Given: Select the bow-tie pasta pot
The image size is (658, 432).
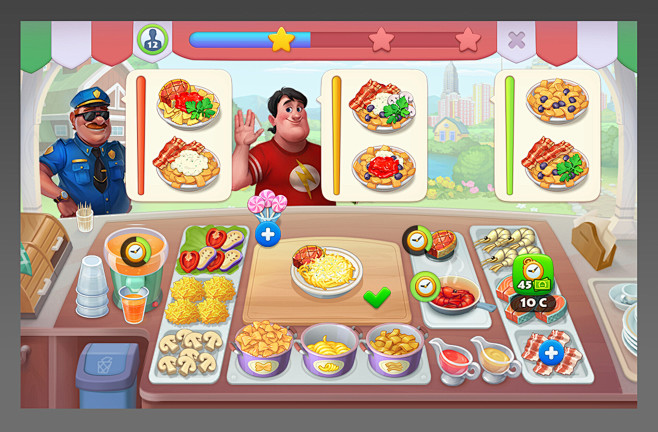Looking at the screenshot, I should pos(264,347).
